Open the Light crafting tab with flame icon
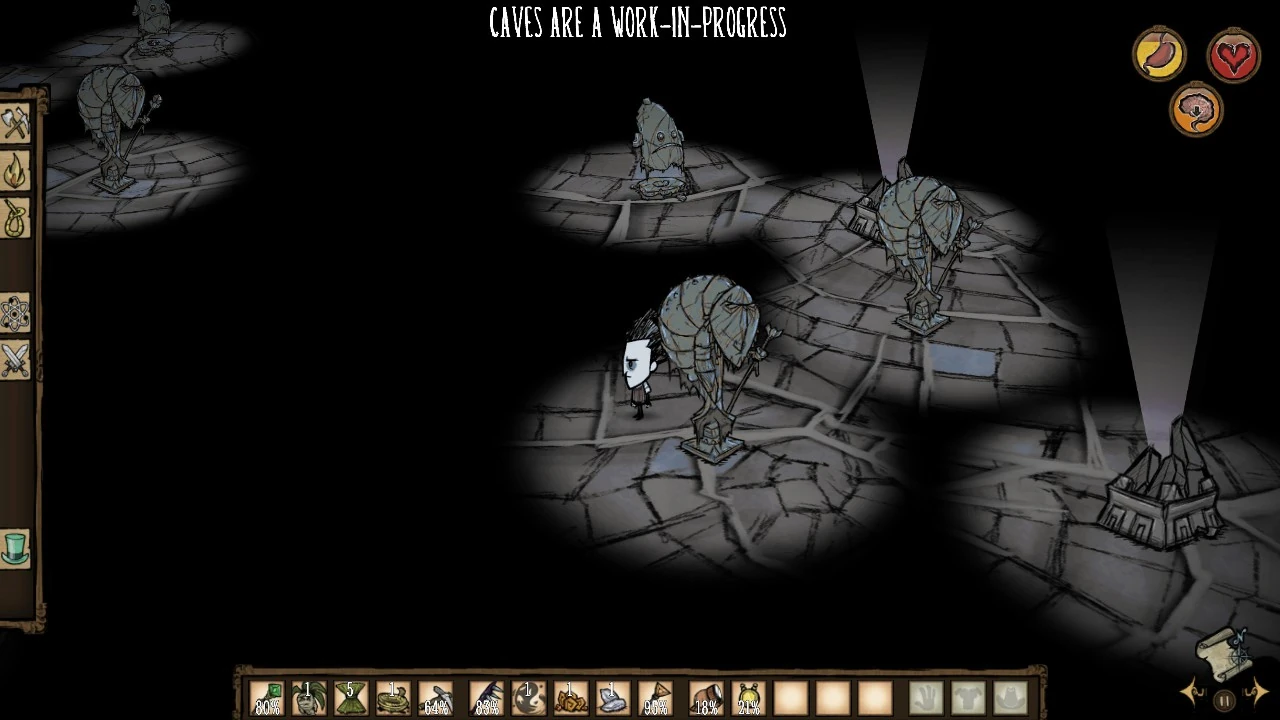Image resolution: width=1280 pixels, height=720 pixels. (16, 172)
